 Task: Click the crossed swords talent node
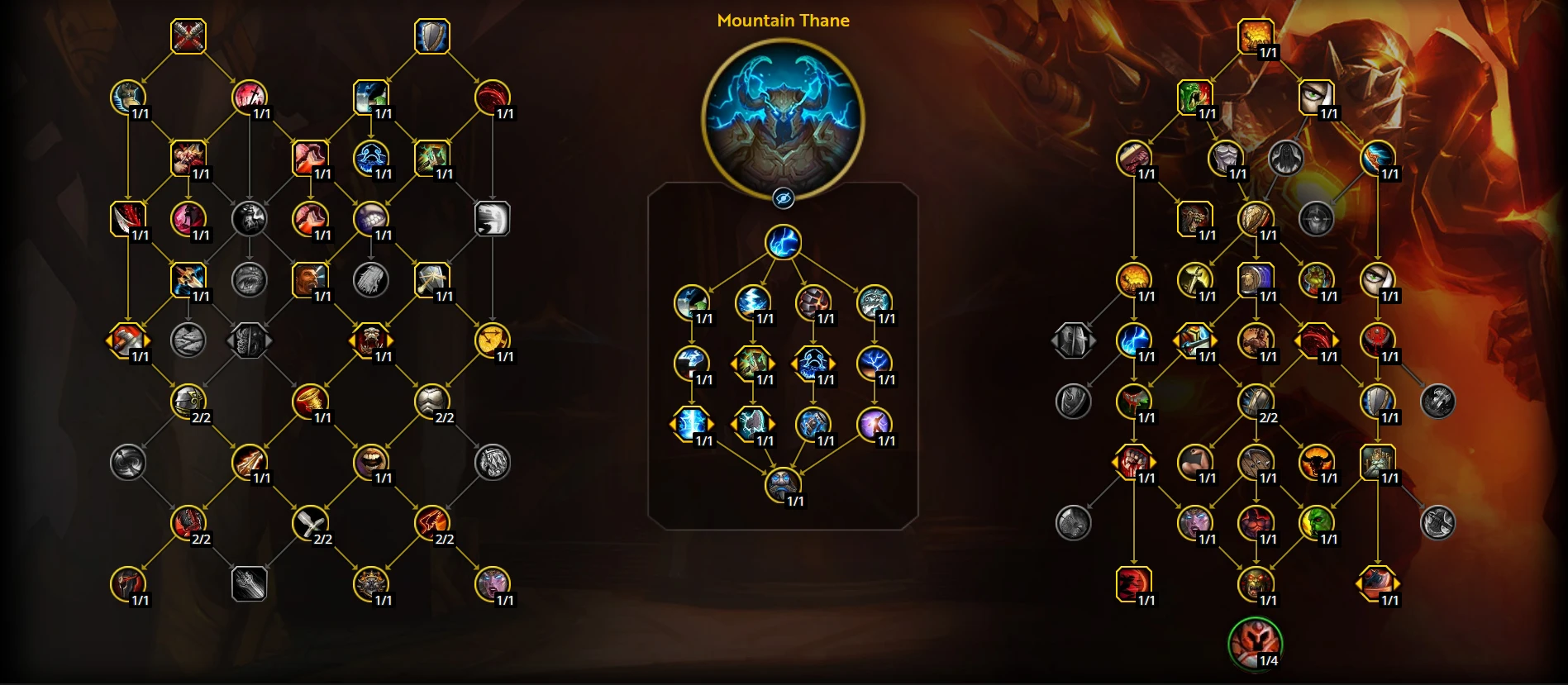pyautogui.click(x=188, y=36)
